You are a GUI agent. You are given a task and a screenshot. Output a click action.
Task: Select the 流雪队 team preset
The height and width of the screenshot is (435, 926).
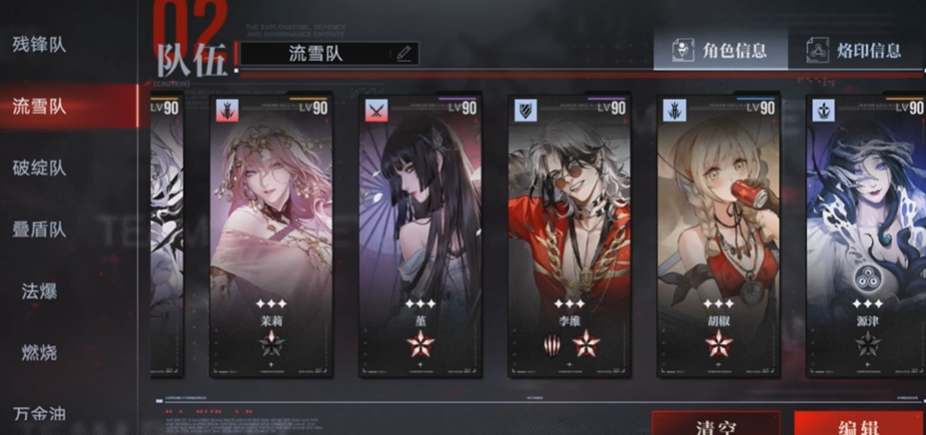point(40,106)
